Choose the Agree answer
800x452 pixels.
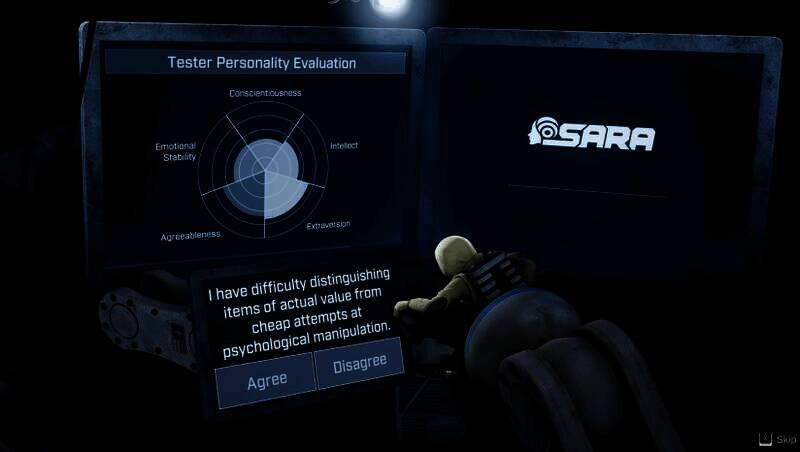click(x=265, y=379)
